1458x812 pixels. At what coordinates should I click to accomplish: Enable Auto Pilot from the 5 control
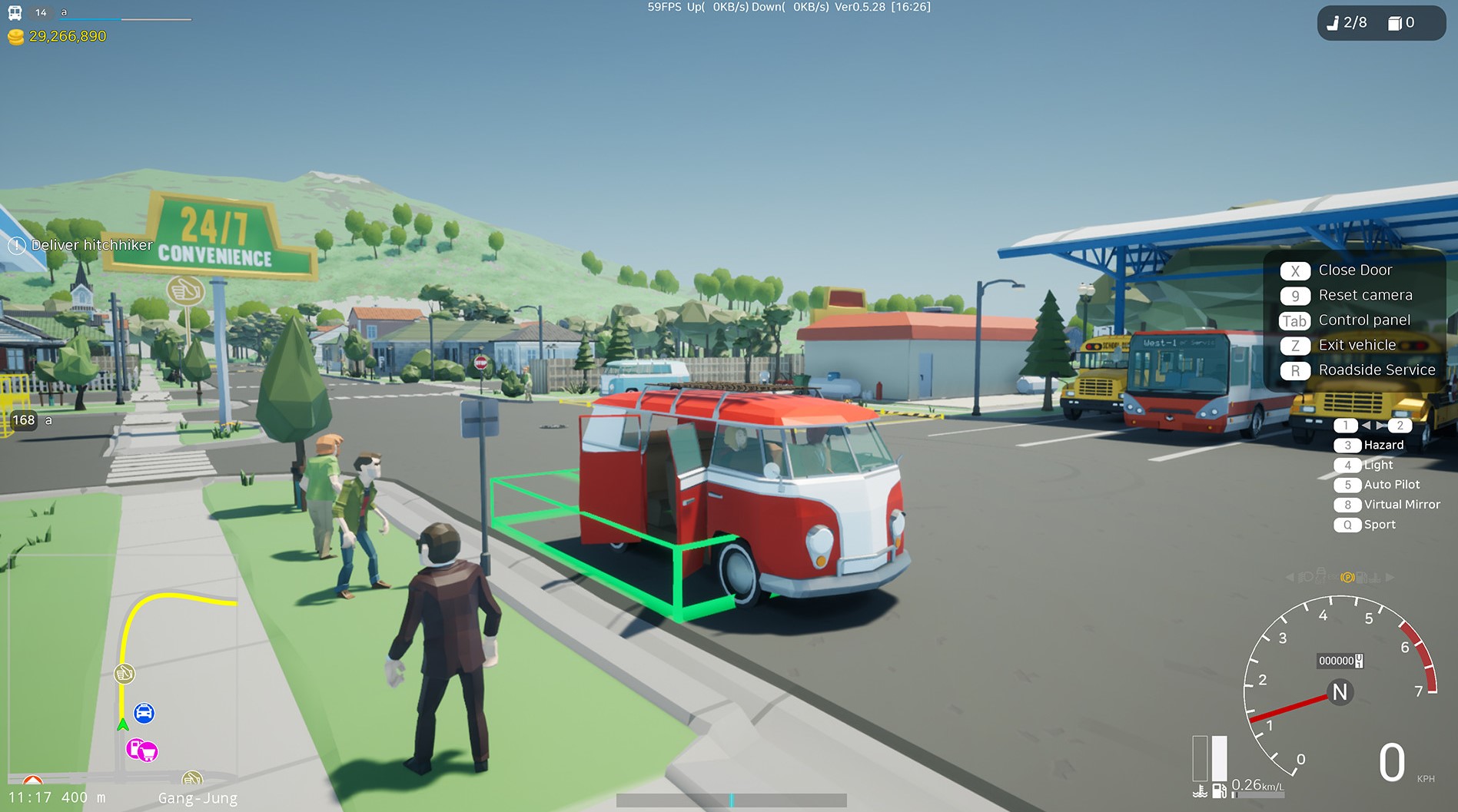(1348, 485)
